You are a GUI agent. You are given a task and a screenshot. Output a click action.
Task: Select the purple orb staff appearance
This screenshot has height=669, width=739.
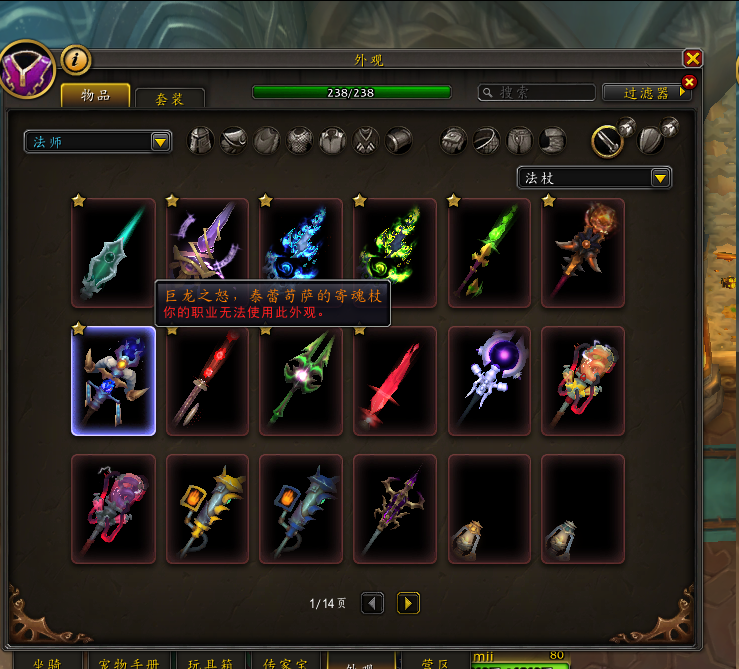(x=489, y=381)
